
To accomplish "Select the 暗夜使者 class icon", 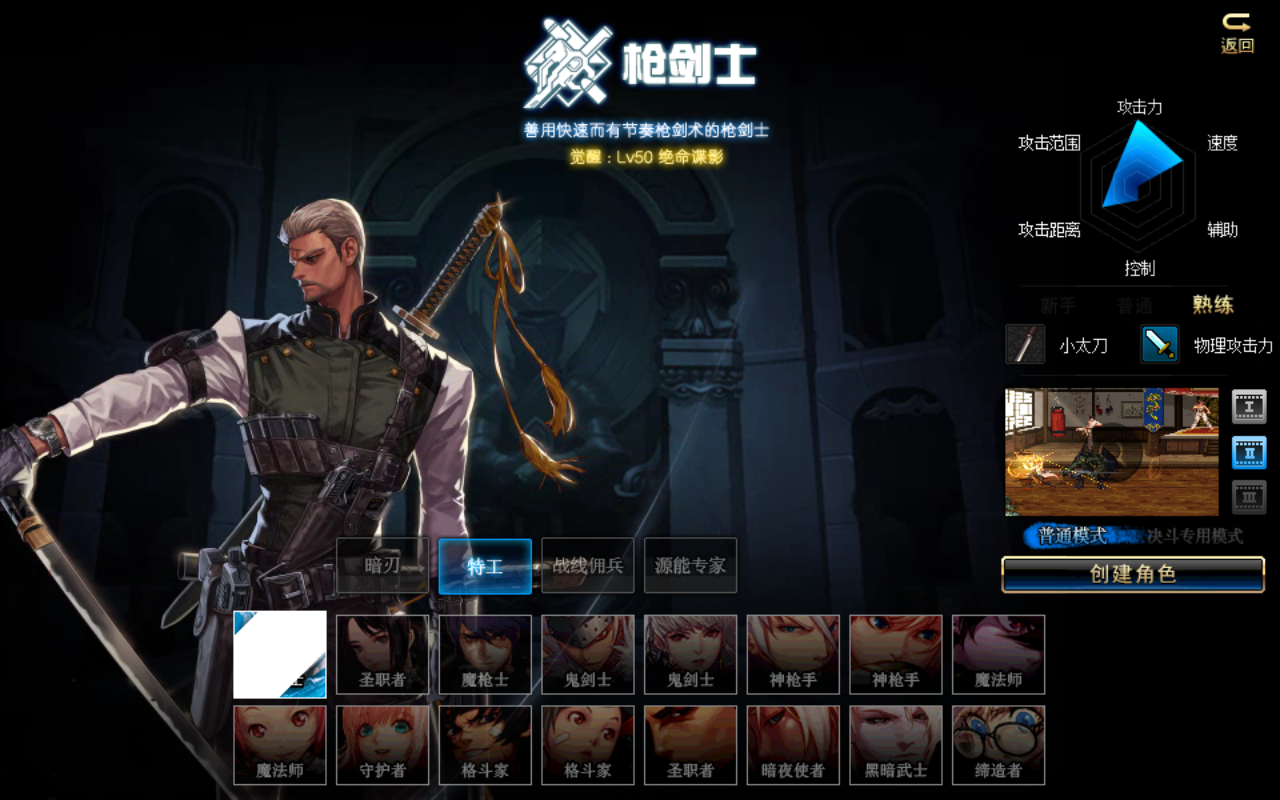I will (793, 745).
